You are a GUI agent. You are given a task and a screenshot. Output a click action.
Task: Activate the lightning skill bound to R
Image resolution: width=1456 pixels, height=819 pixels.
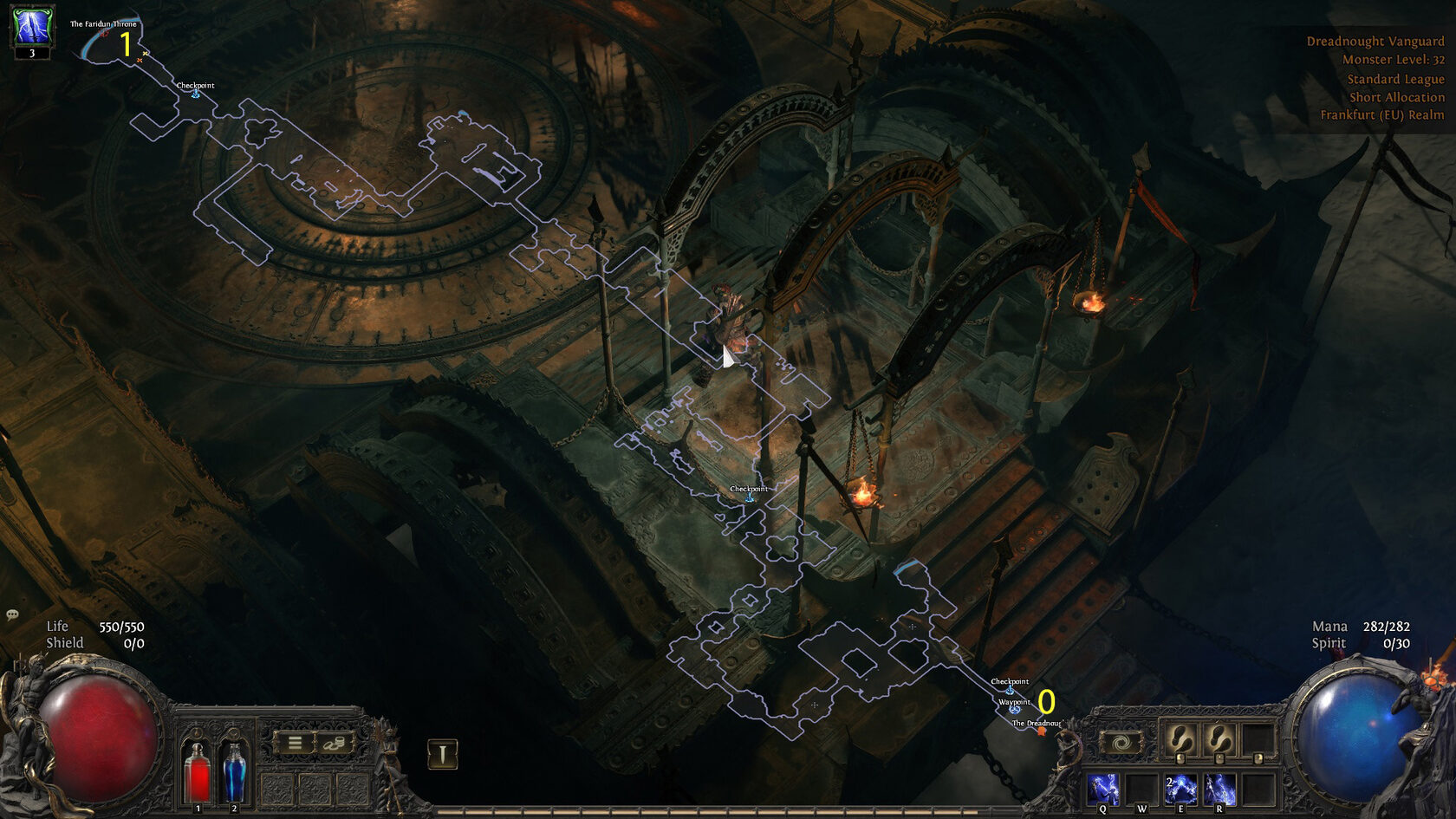[1219, 790]
